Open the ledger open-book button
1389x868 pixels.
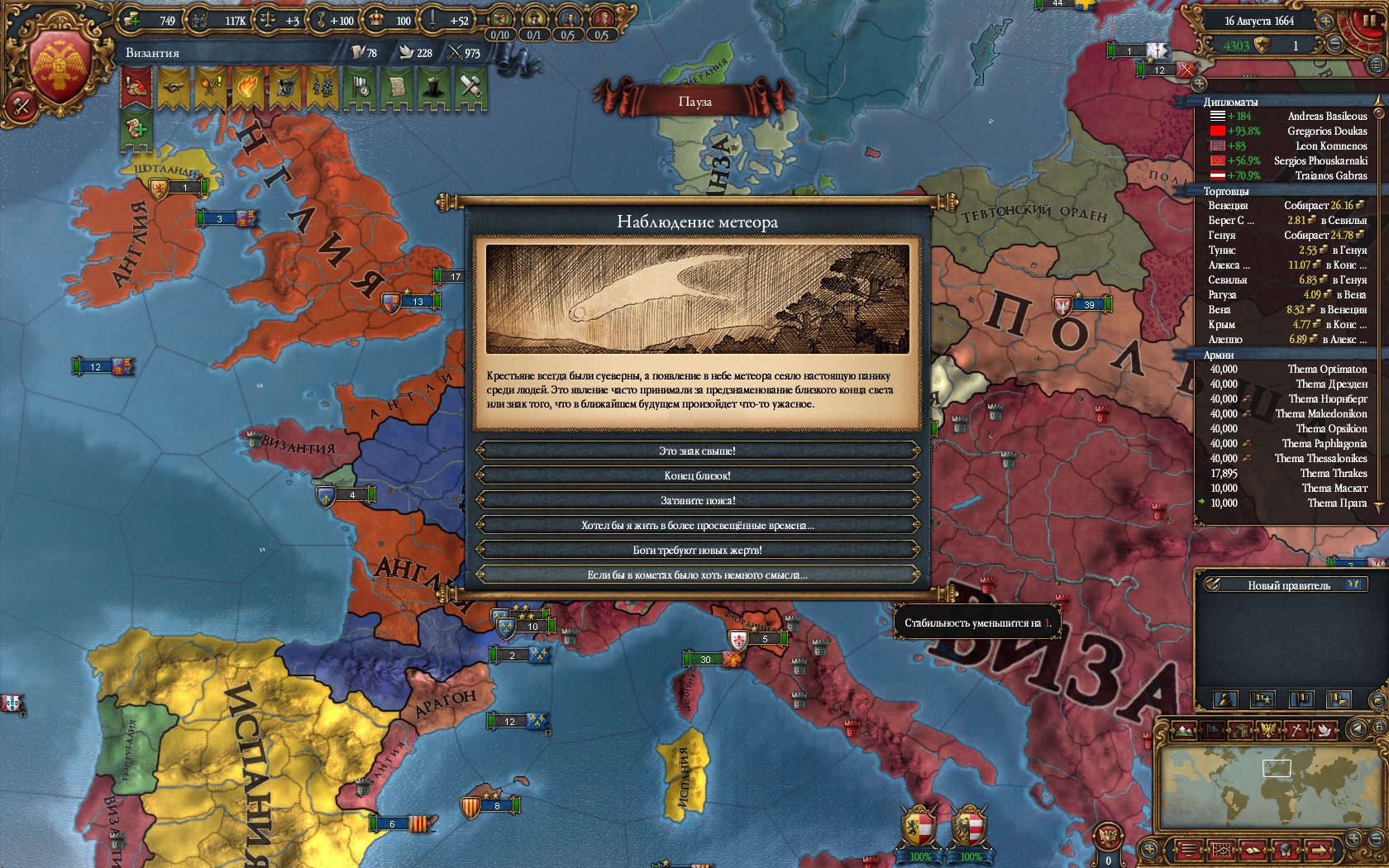1252,850
